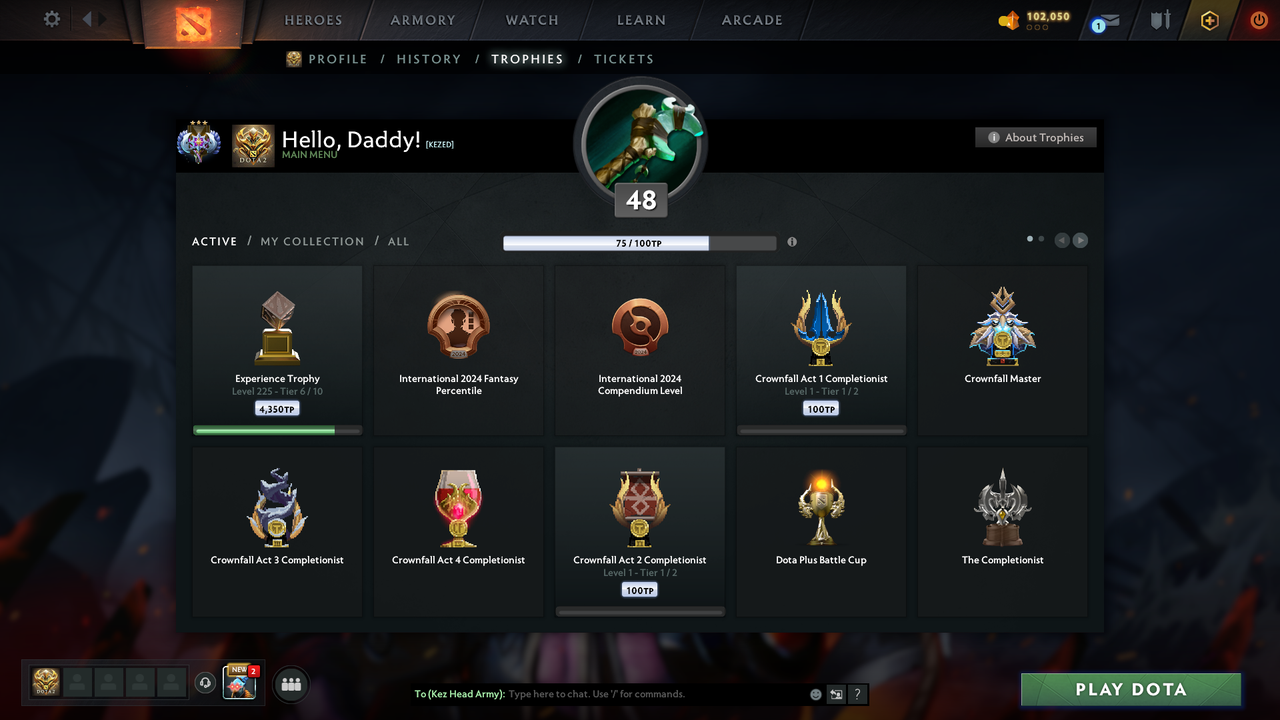
Task: Click the 75/100 TP progress bar
Action: [640, 243]
